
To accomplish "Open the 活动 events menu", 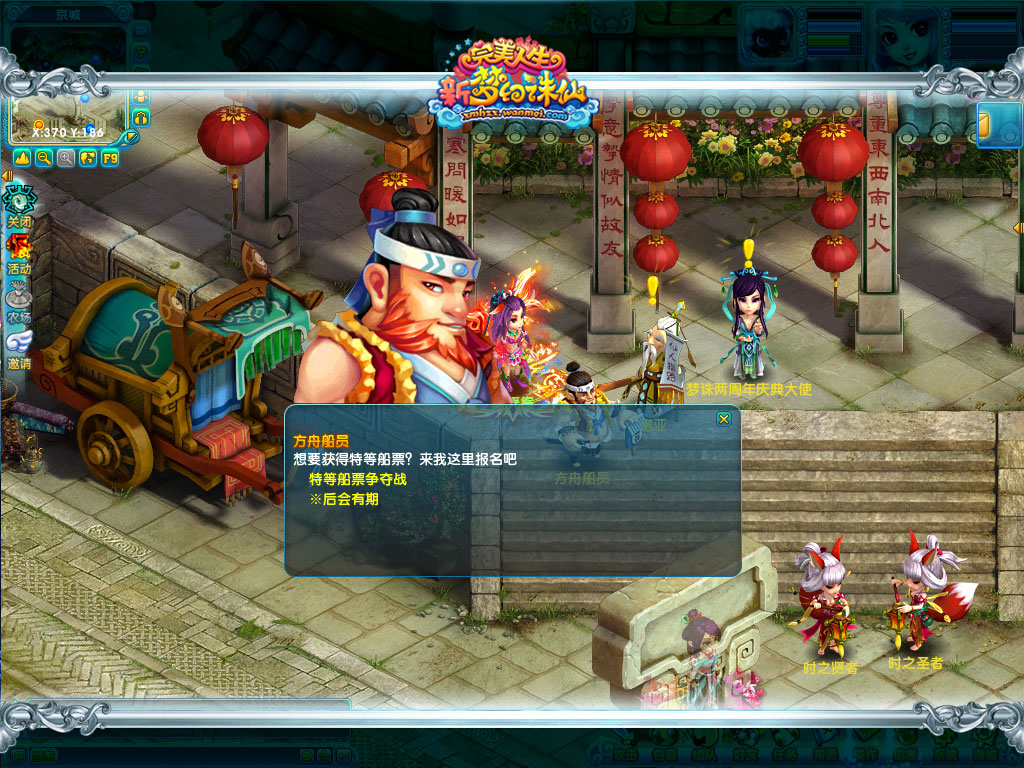I will click(19, 251).
